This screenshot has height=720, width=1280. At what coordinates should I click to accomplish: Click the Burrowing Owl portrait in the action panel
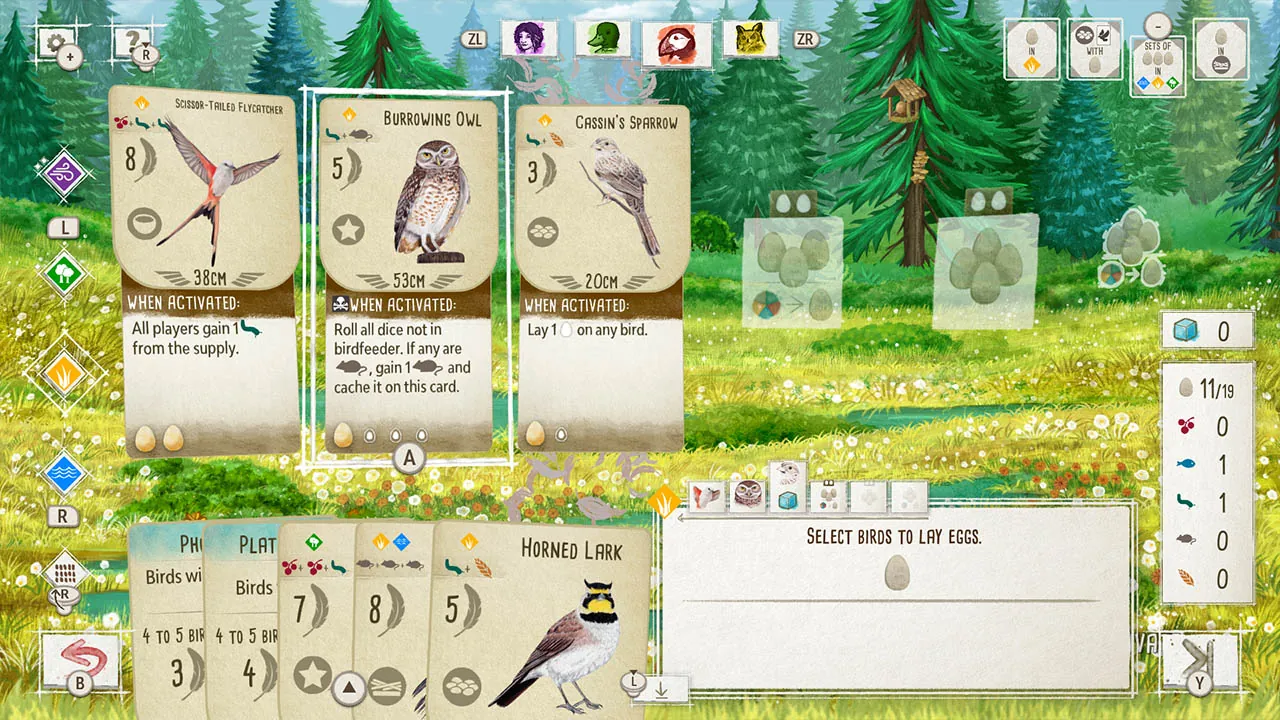[x=749, y=495]
